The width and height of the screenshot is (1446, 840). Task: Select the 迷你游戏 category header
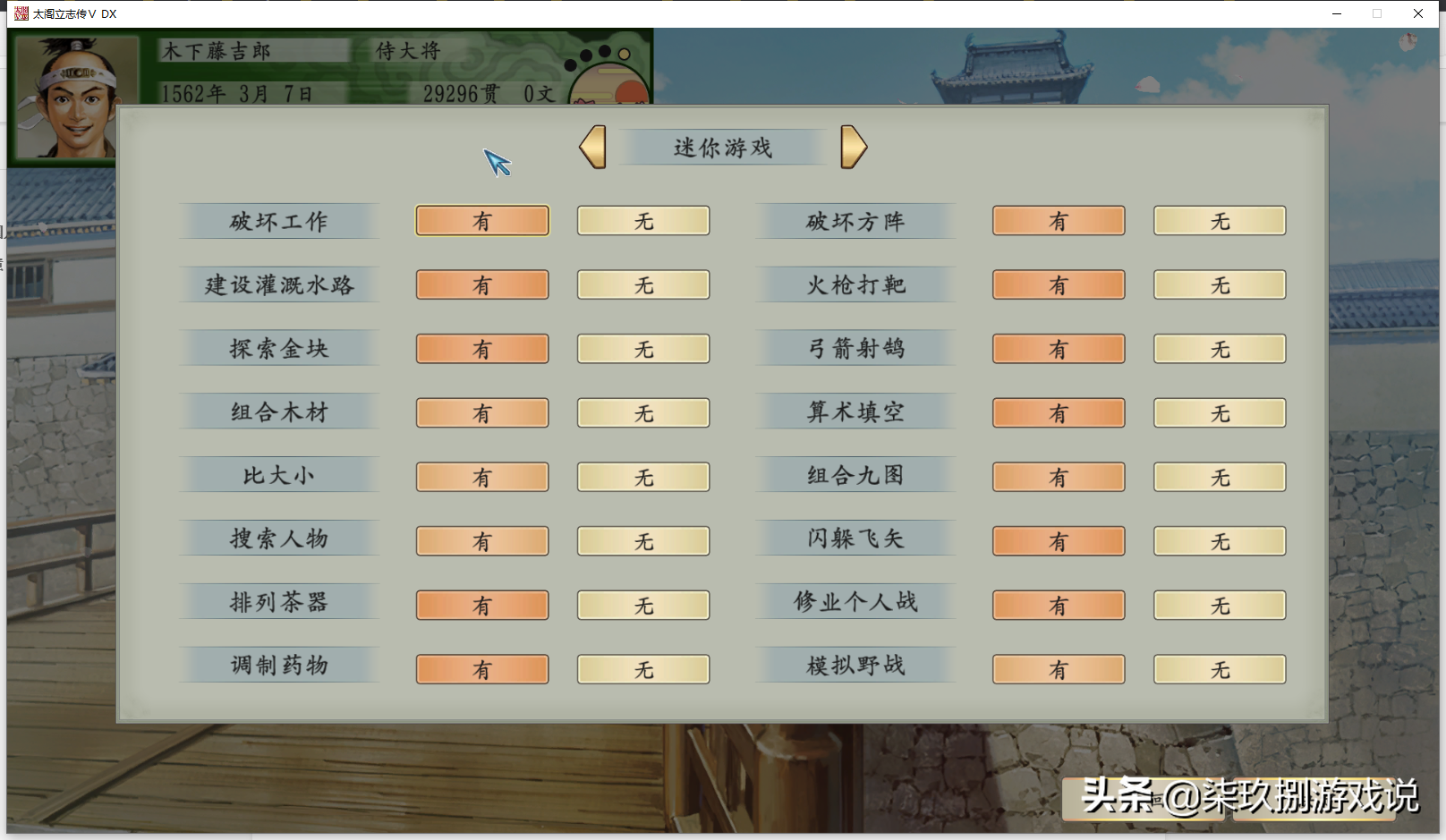tap(721, 147)
